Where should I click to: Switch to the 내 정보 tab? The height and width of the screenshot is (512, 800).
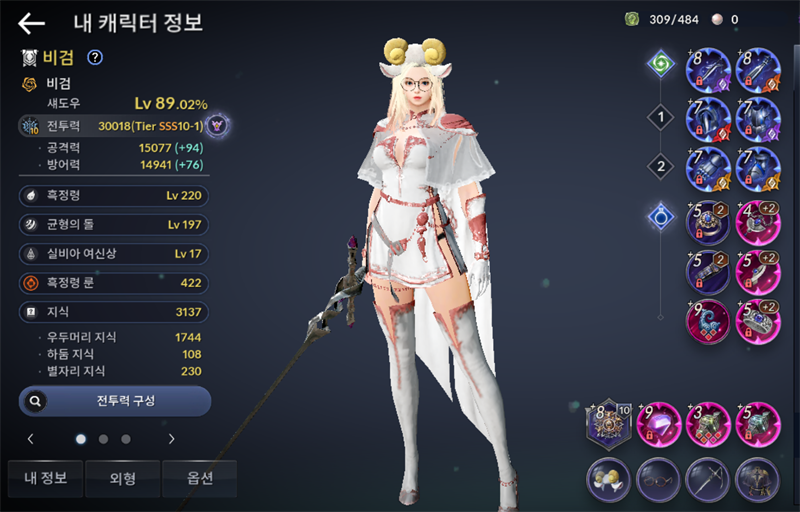tap(46, 478)
